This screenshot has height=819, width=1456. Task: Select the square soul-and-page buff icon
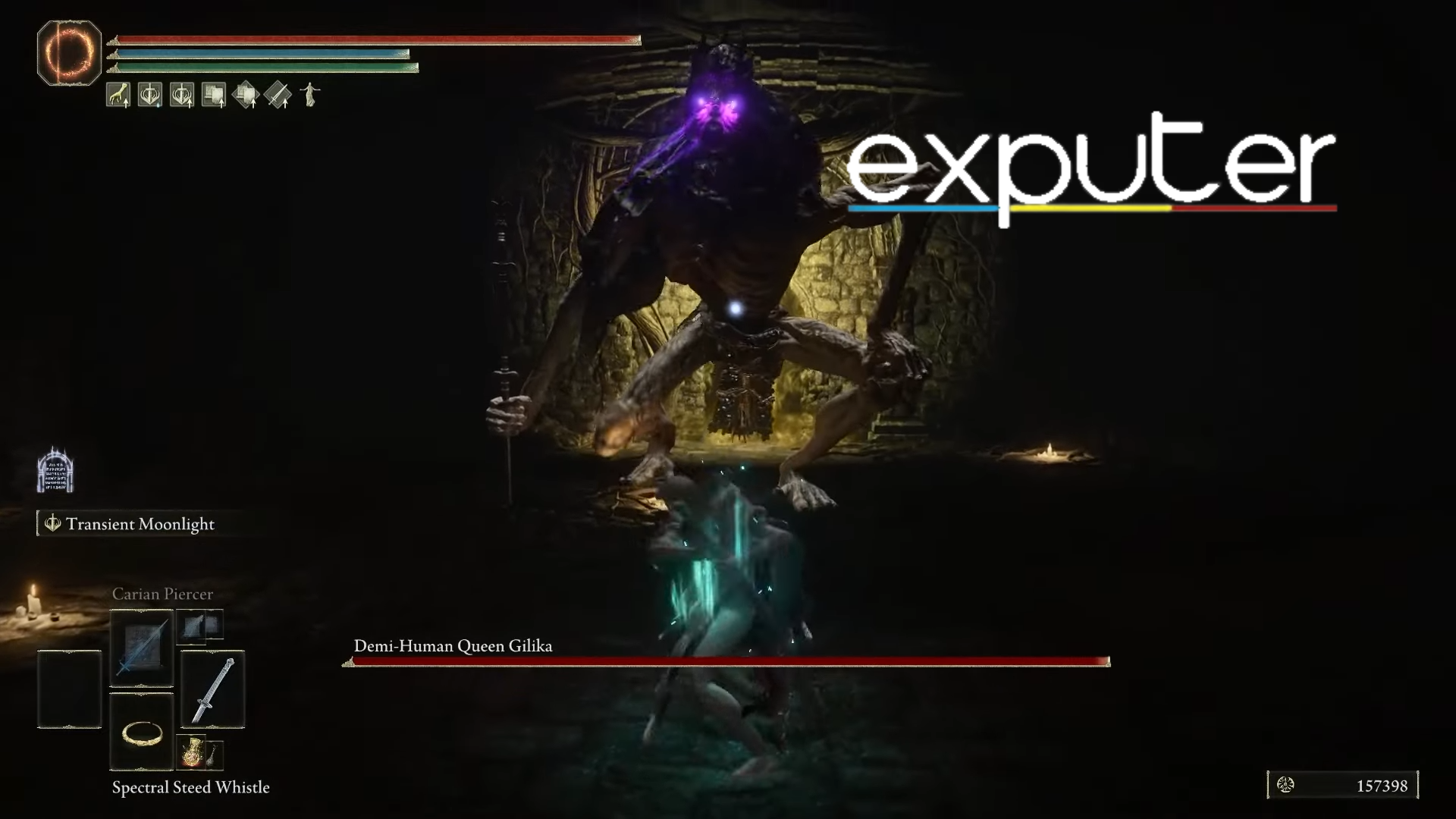tap(213, 94)
